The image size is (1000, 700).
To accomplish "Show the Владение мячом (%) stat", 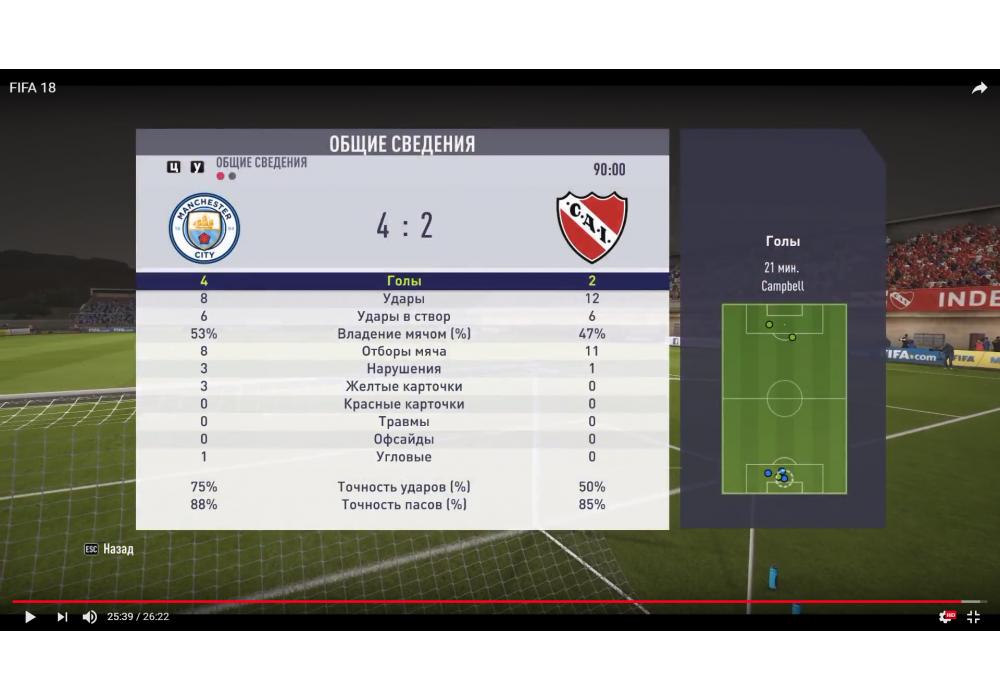I will (403, 334).
